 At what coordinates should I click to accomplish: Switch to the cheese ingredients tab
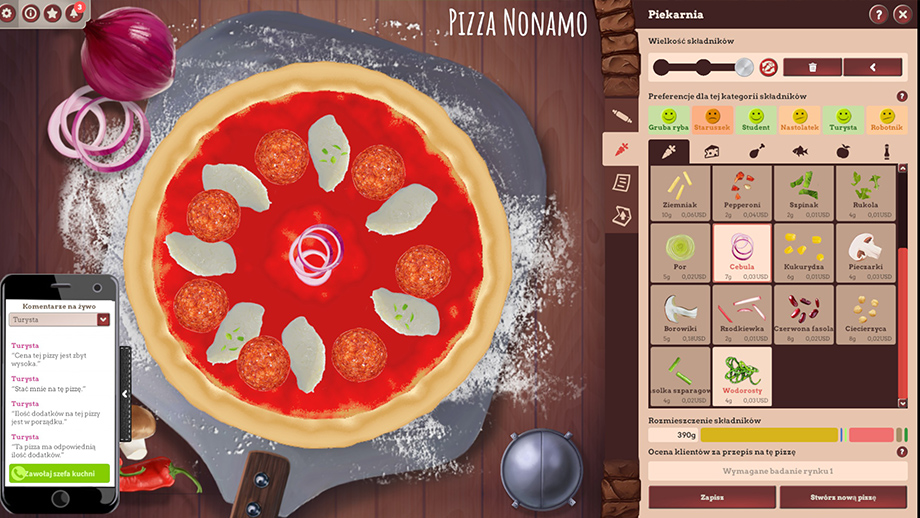tap(712, 152)
